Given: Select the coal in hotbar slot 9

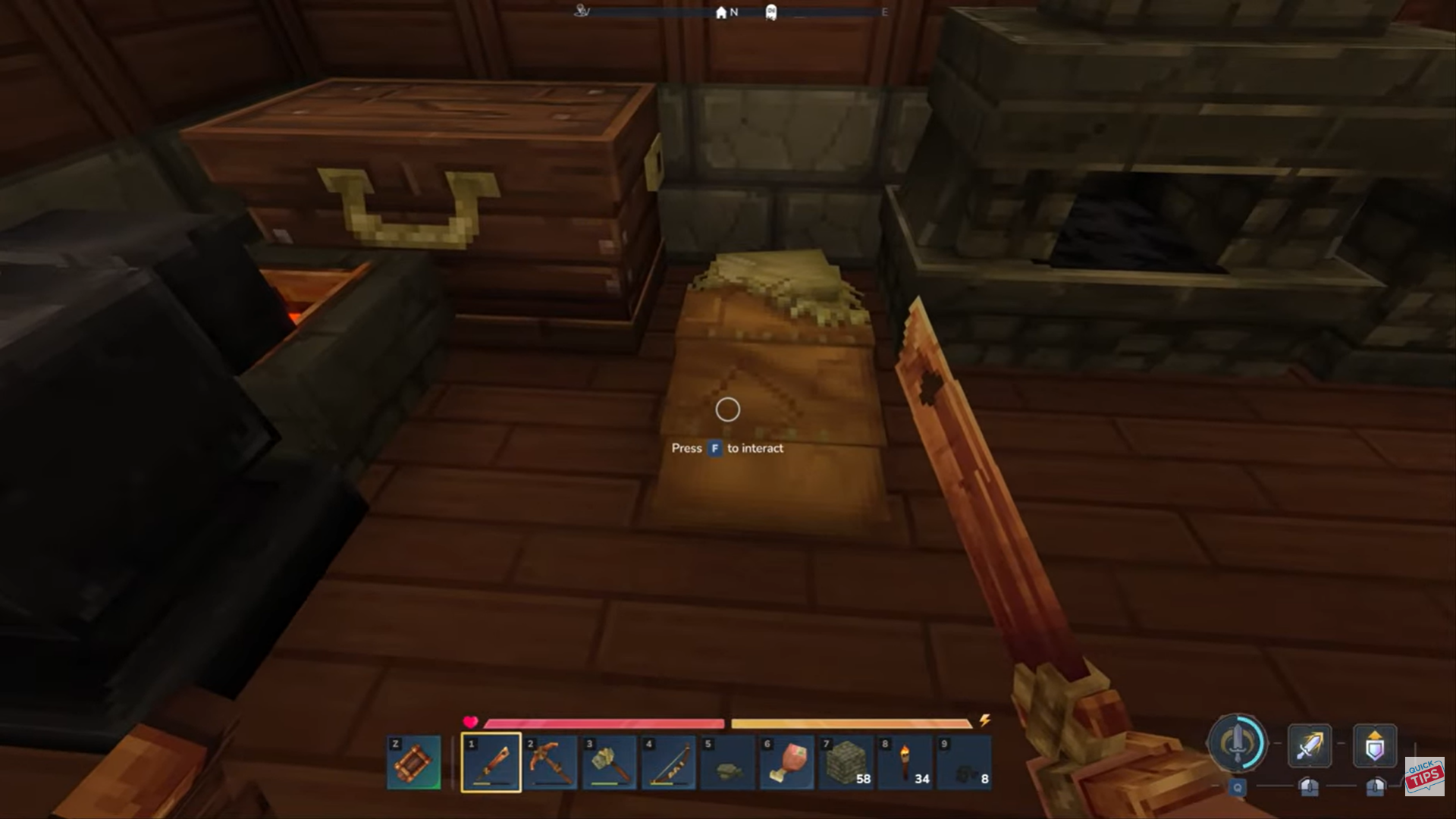Looking at the screenshot, I should [x=965, y=762].
